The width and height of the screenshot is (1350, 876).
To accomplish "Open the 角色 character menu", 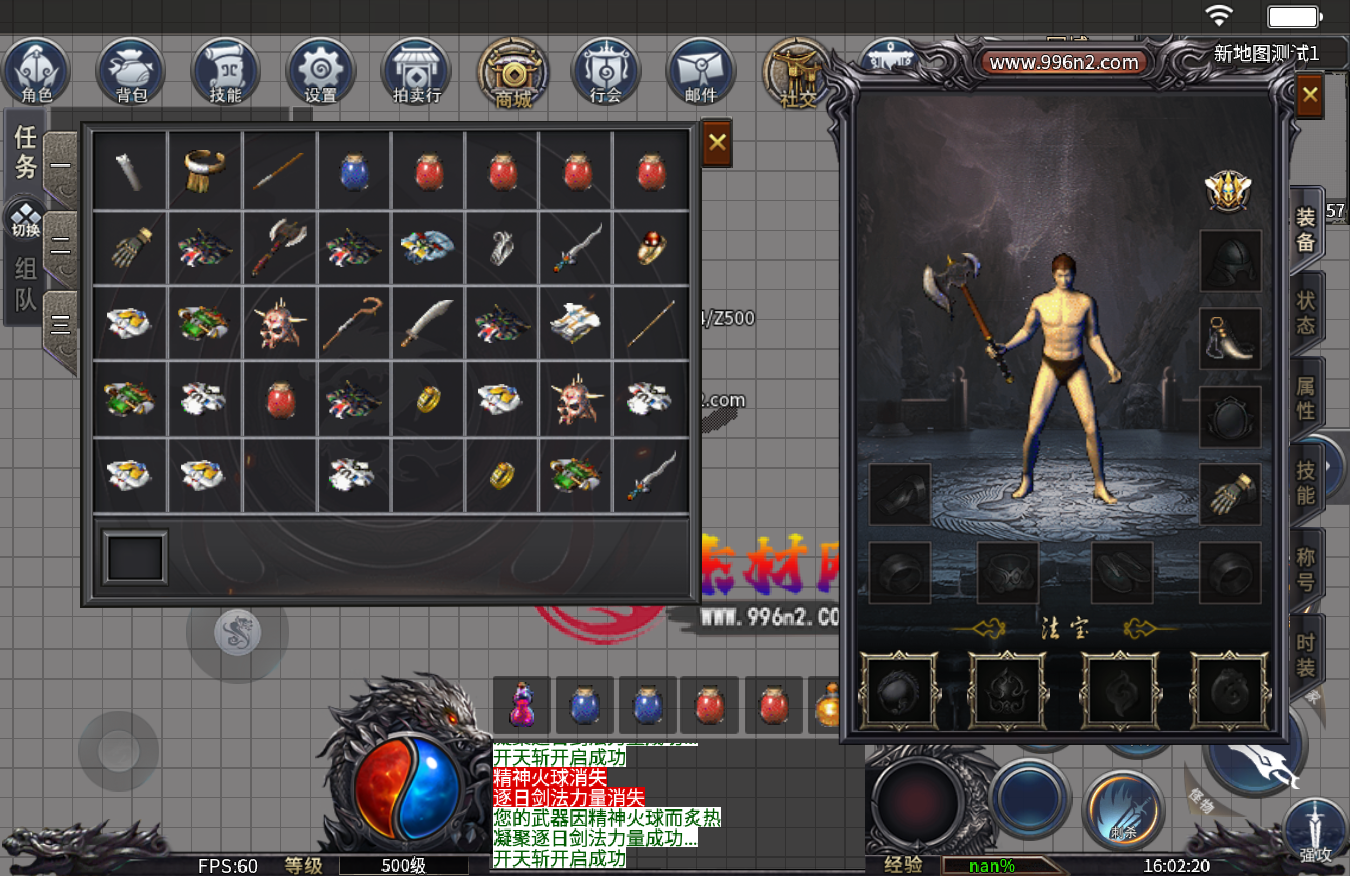I will [x=36, y=72].
